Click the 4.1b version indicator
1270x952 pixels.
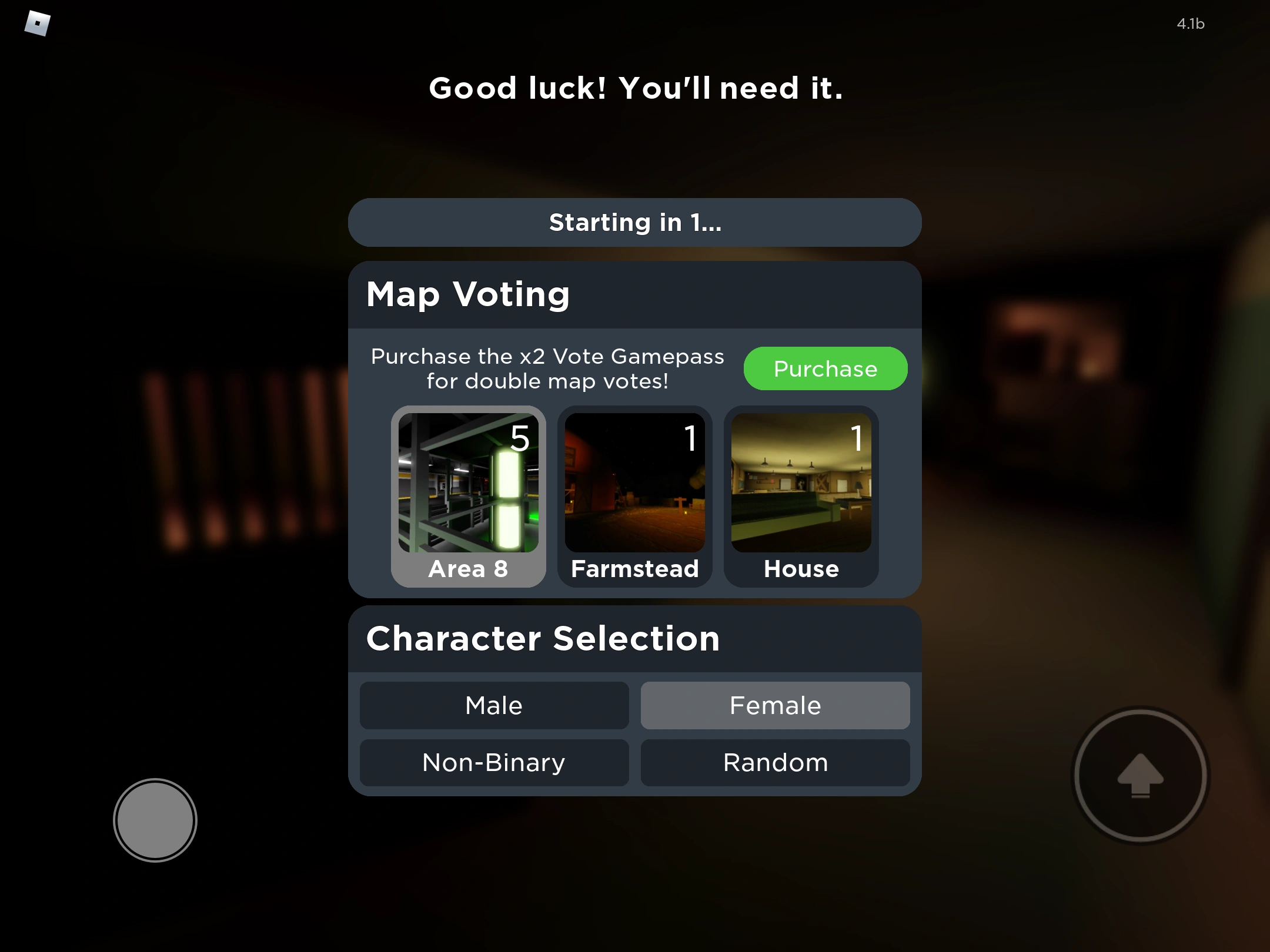tap(1191, 24)
